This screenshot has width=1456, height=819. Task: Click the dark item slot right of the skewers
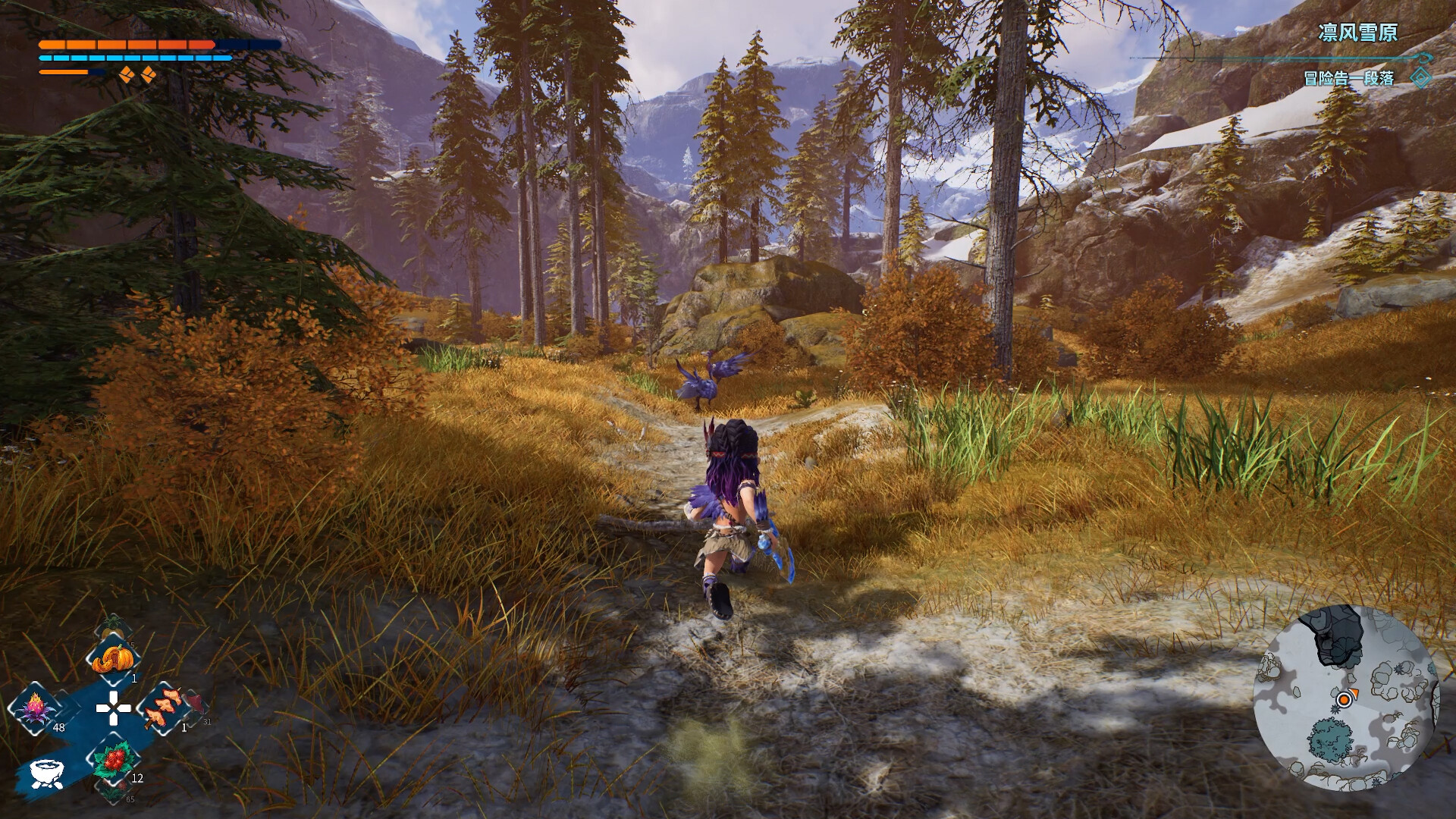point(196,706)
